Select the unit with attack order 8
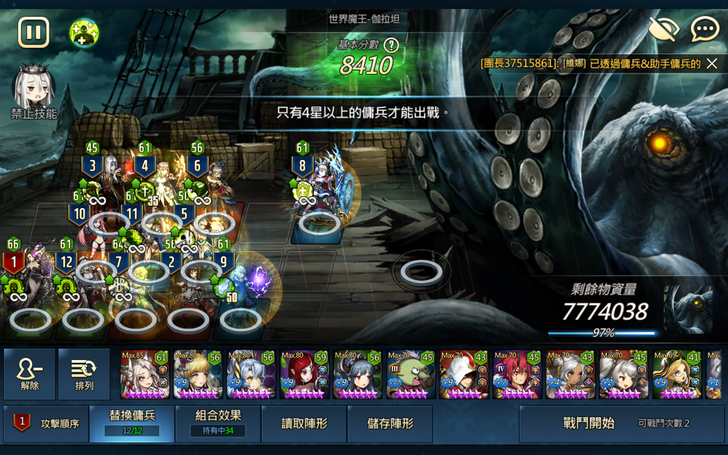The image size is (728, 455). [x=318, y=190]
